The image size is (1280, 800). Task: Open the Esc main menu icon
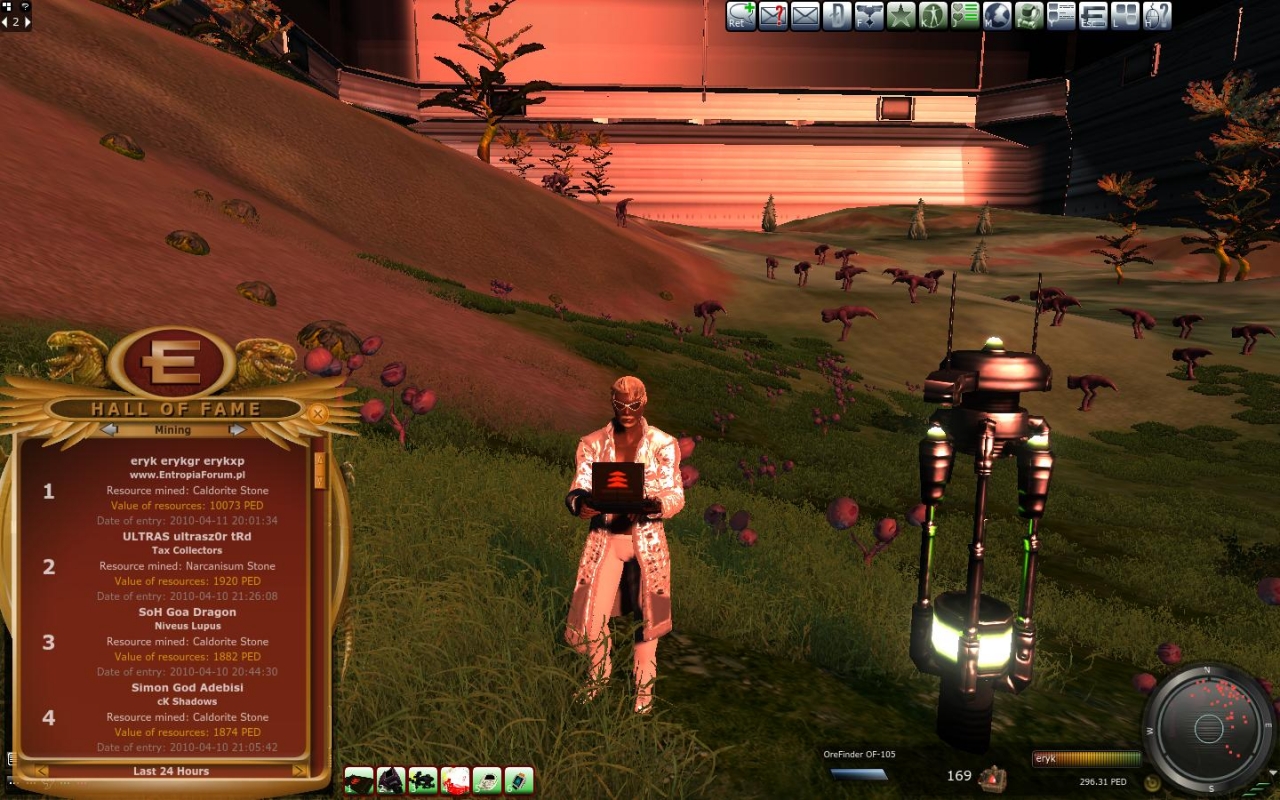(x=1093, y=16)
